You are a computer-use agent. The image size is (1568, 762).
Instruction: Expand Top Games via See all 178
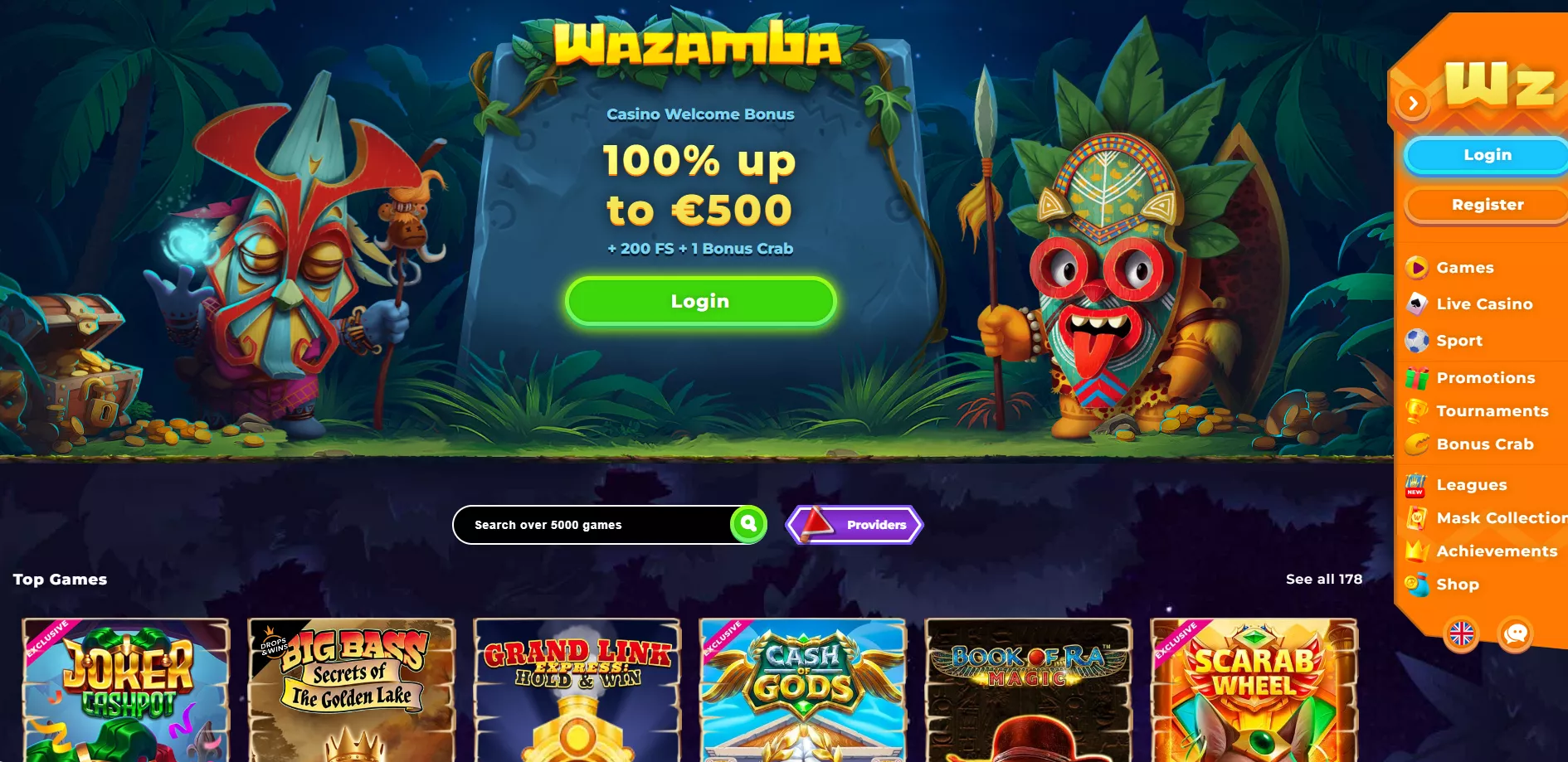tap(1323, 579)
